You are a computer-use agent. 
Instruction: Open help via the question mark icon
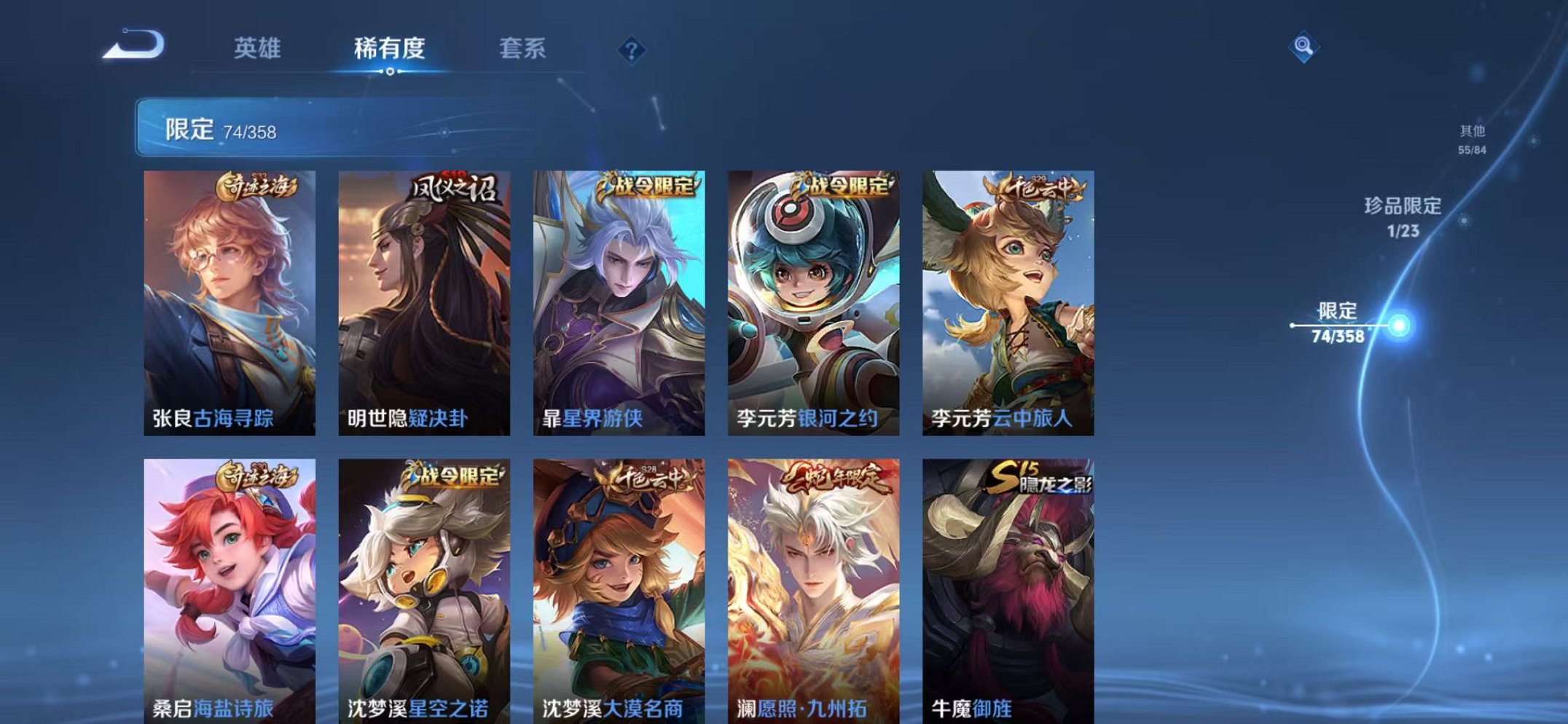632,50
